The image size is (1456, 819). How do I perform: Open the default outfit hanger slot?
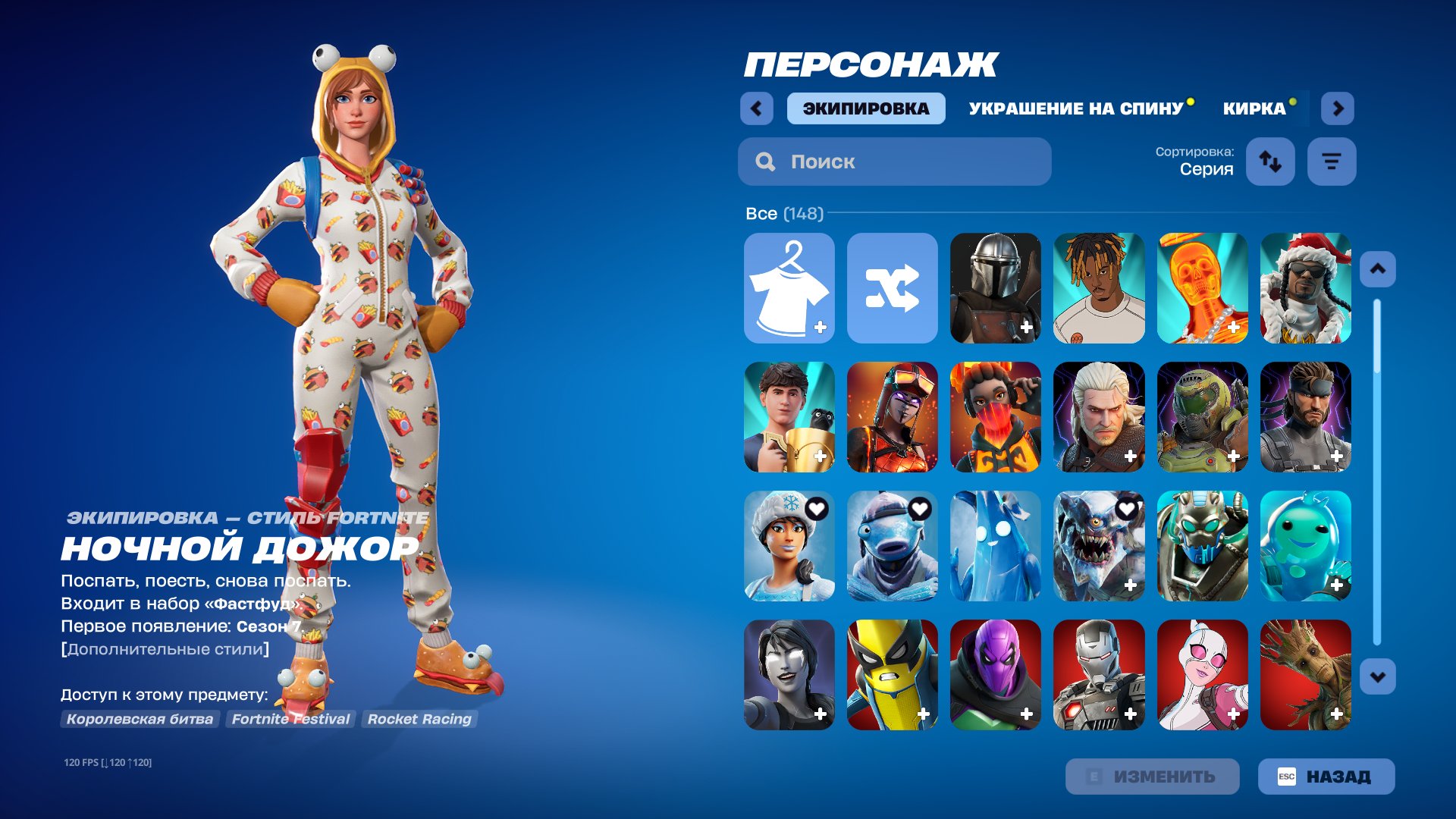click(789, 288)
